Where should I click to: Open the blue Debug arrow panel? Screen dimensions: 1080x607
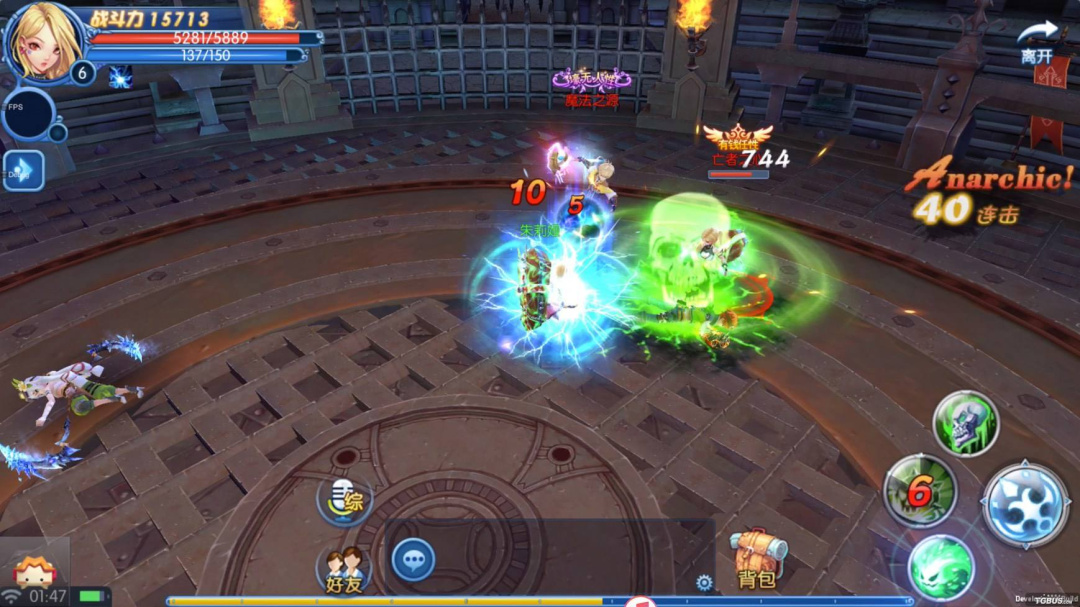(23, 171)
